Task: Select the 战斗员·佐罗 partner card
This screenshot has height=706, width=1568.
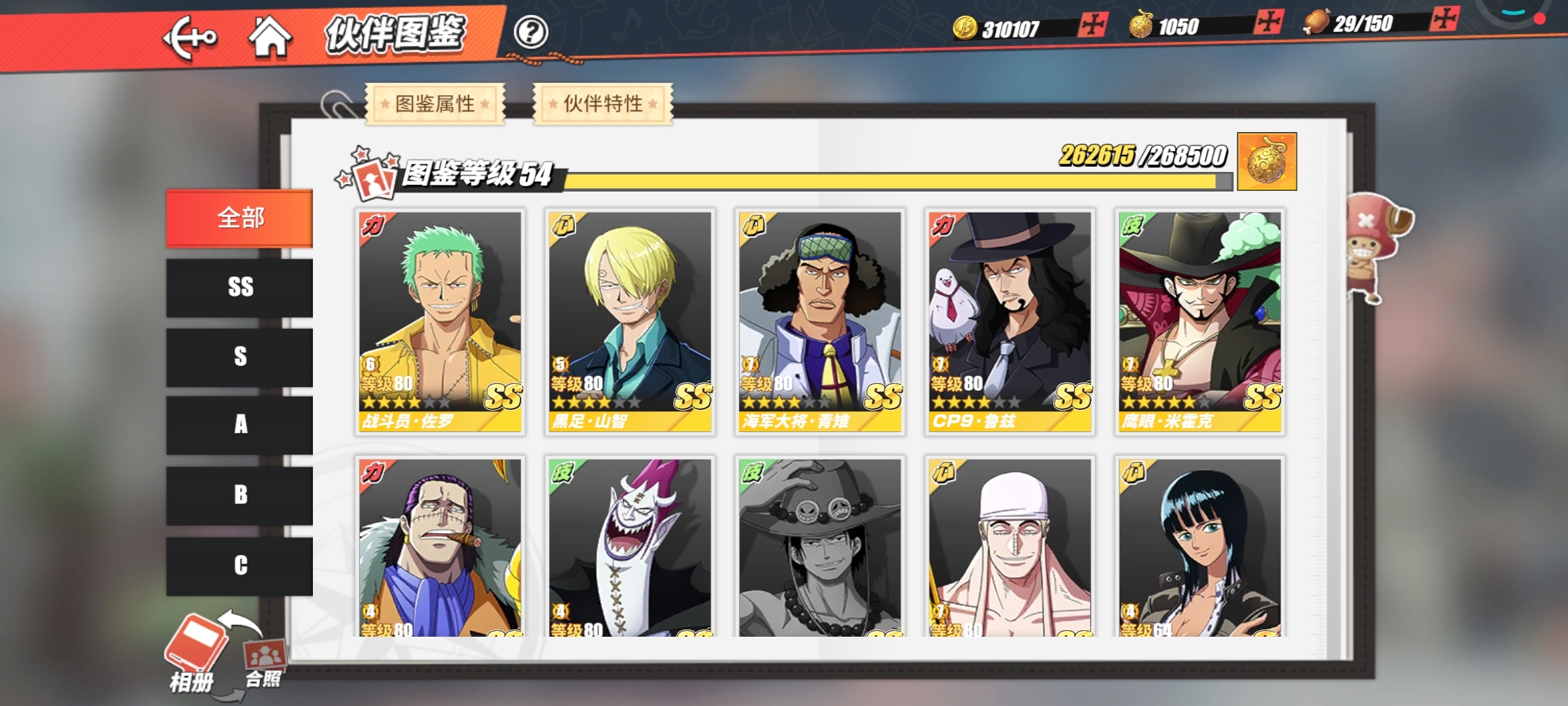Action: (440, 322)
